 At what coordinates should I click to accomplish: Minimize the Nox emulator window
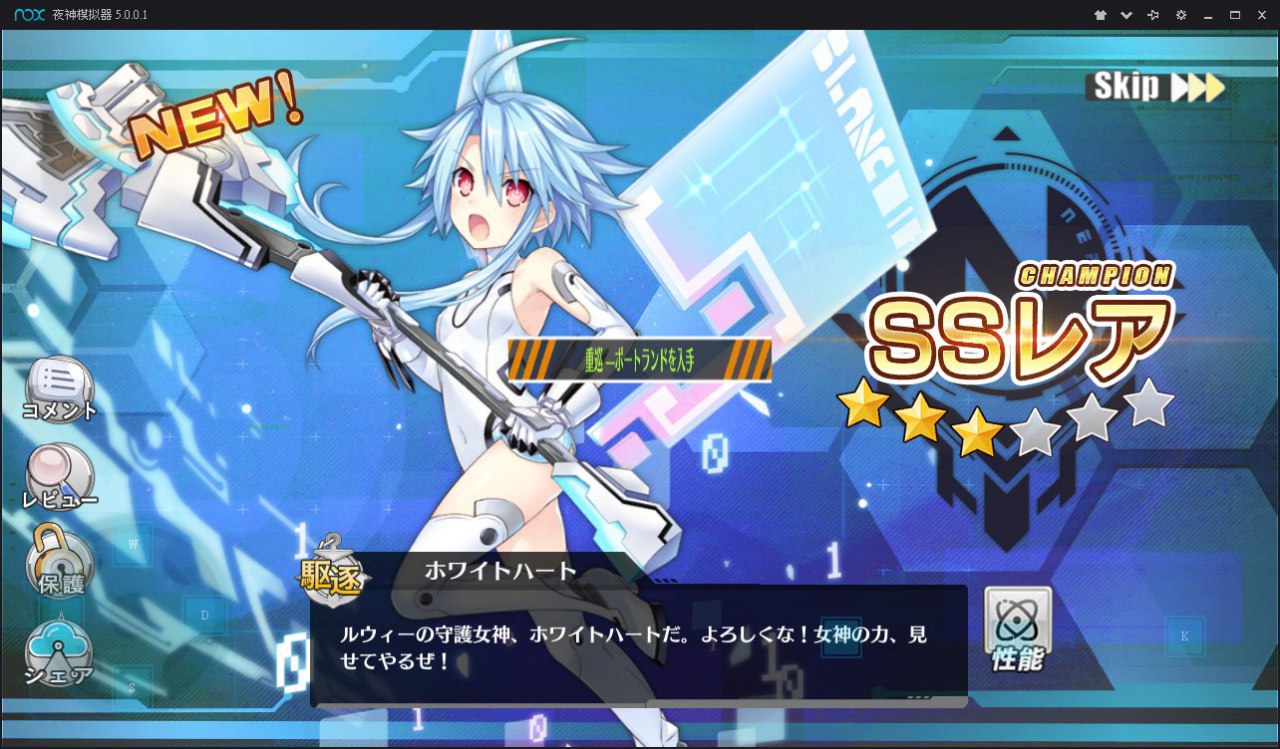pos(1208,15)
